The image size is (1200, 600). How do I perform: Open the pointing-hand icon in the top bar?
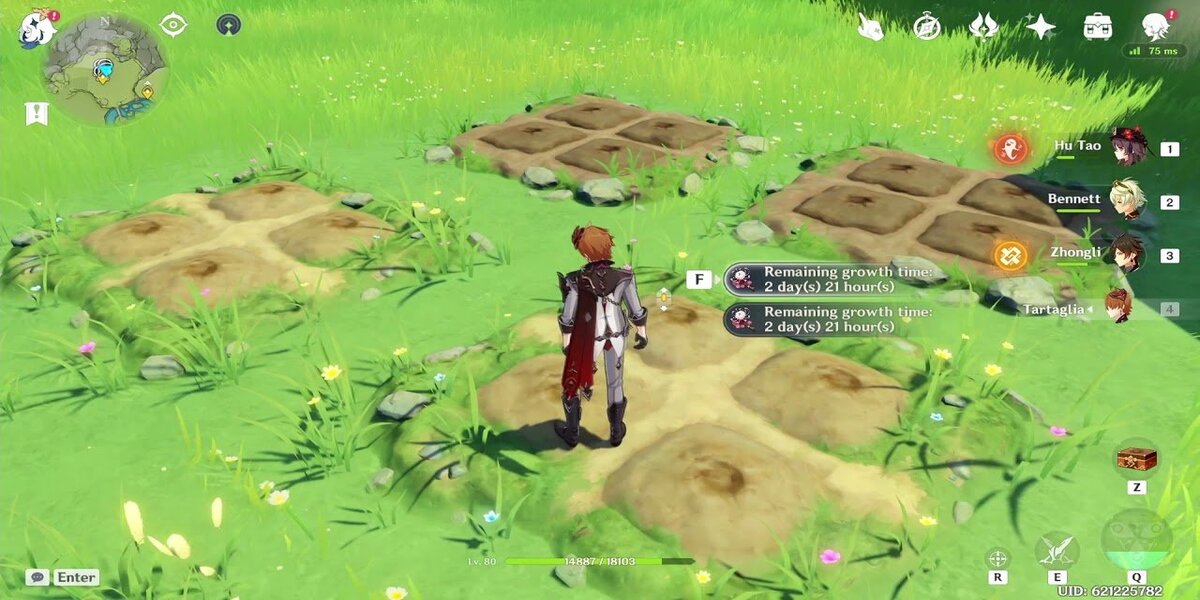pyautogui.click(x=871, y=27)
